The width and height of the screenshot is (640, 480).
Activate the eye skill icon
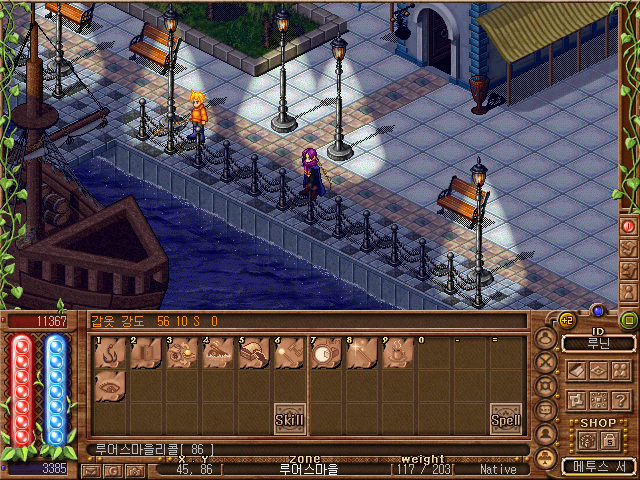110,387
